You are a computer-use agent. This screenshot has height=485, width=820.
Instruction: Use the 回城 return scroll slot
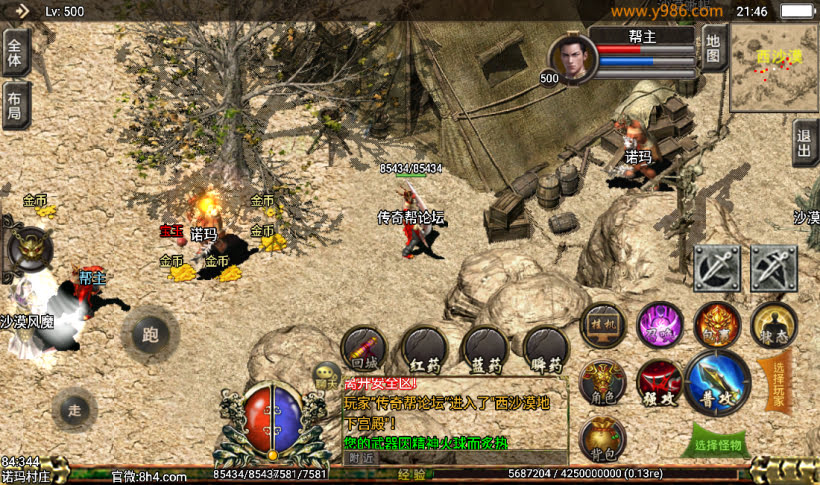[x=364, y=350]
